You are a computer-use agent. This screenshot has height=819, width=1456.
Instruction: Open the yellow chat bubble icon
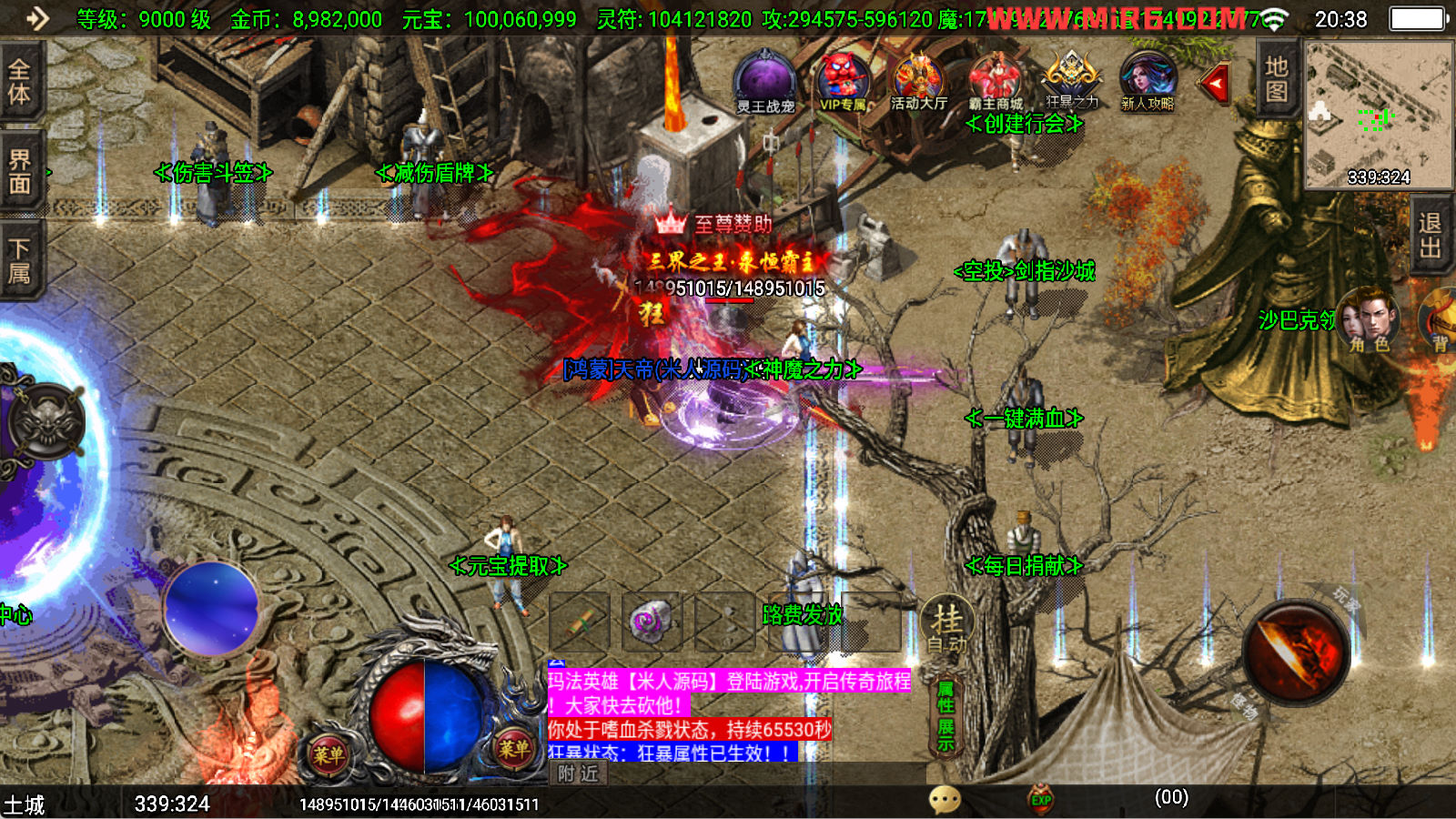pos(945,800)
